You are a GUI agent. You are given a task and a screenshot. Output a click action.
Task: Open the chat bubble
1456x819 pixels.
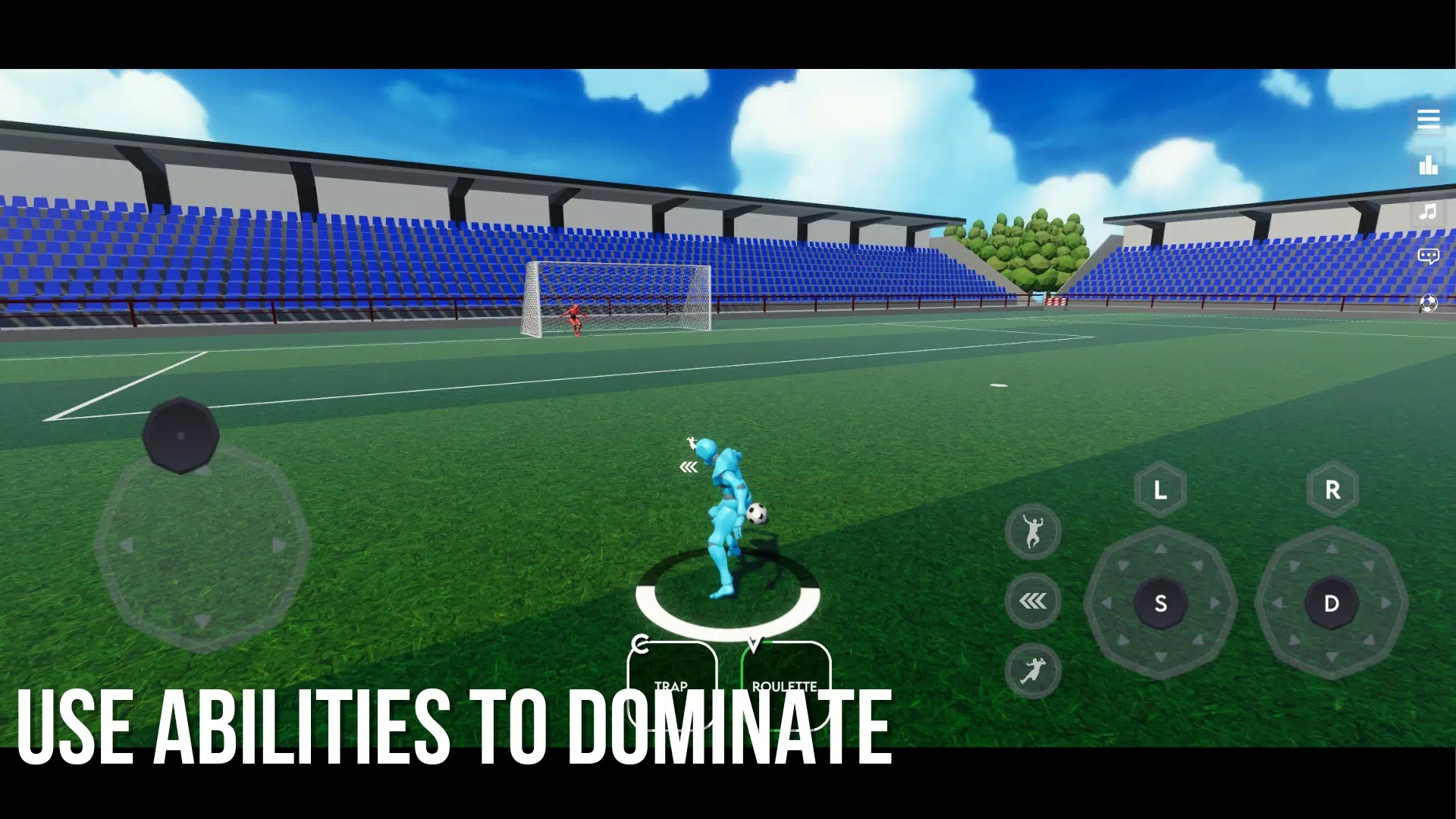pyautogui.click(x=1428, y=256)
